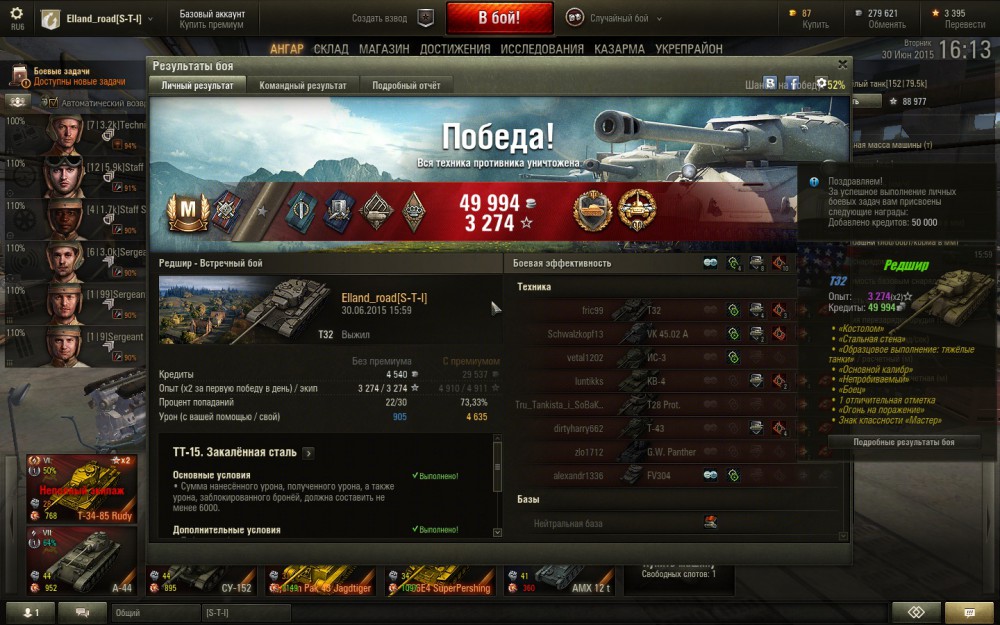Viewport: 1000px width, 625px height.
Task: Close the Результаты боя window
Action: coord(843,65)
